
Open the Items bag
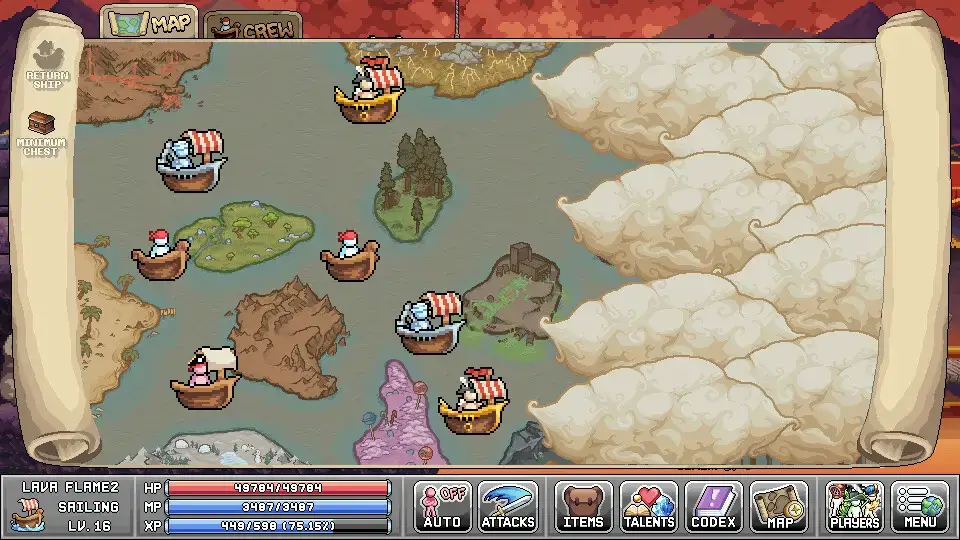point(584,506)
